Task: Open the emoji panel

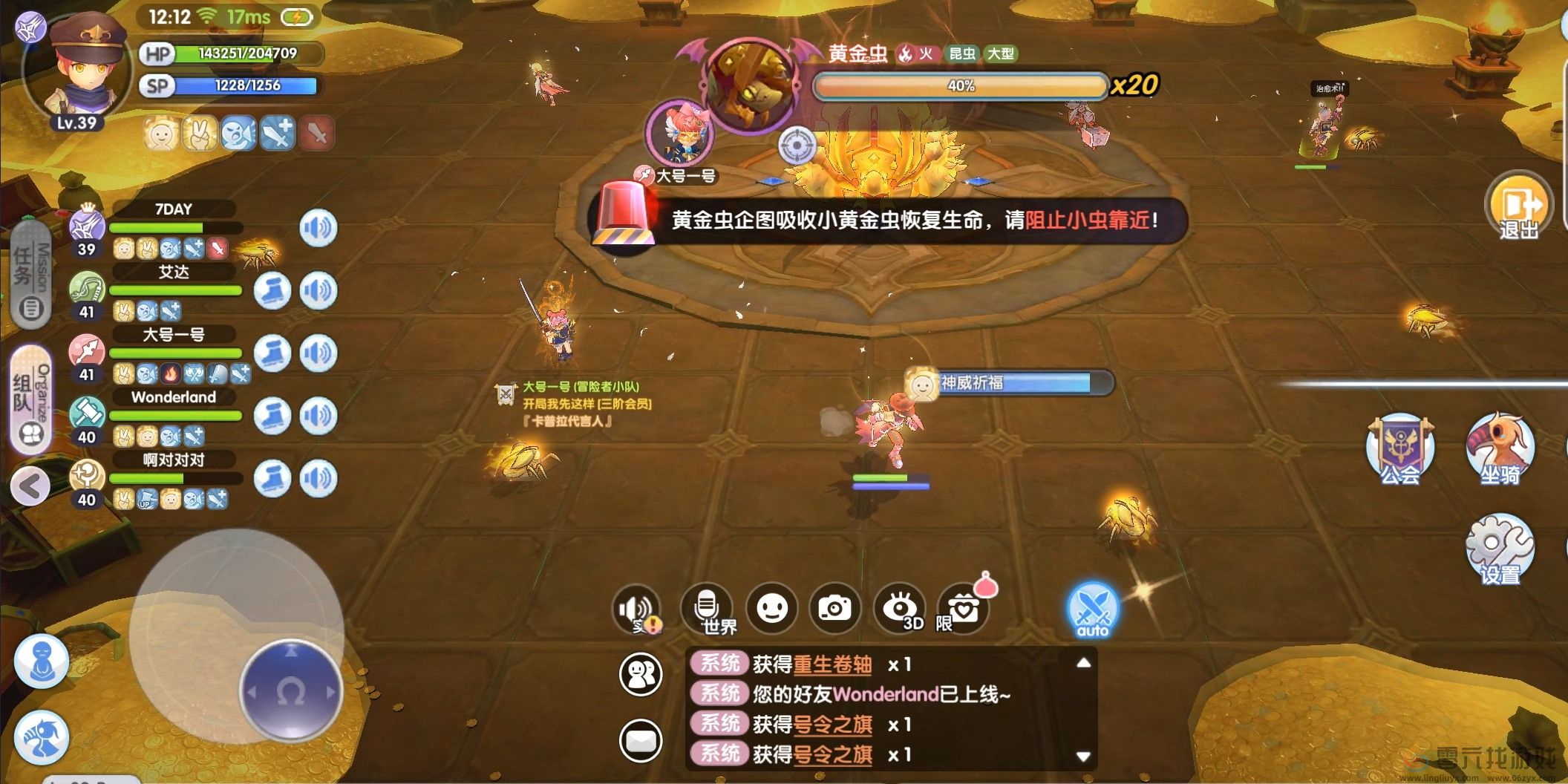Action: (x=773, y=607)
